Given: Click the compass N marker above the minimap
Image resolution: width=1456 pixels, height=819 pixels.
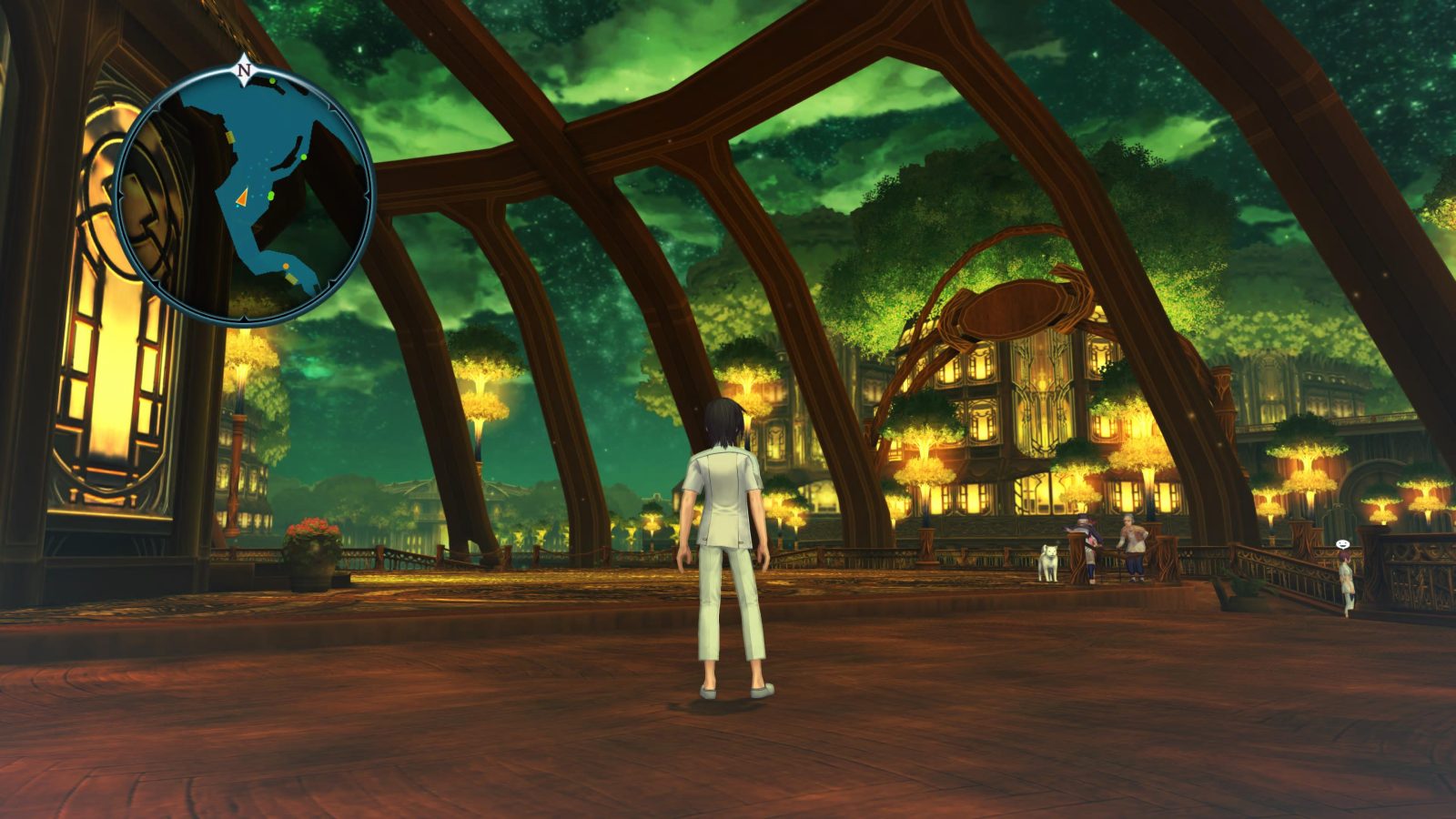Looking at the screenshot, I should 243,68.
